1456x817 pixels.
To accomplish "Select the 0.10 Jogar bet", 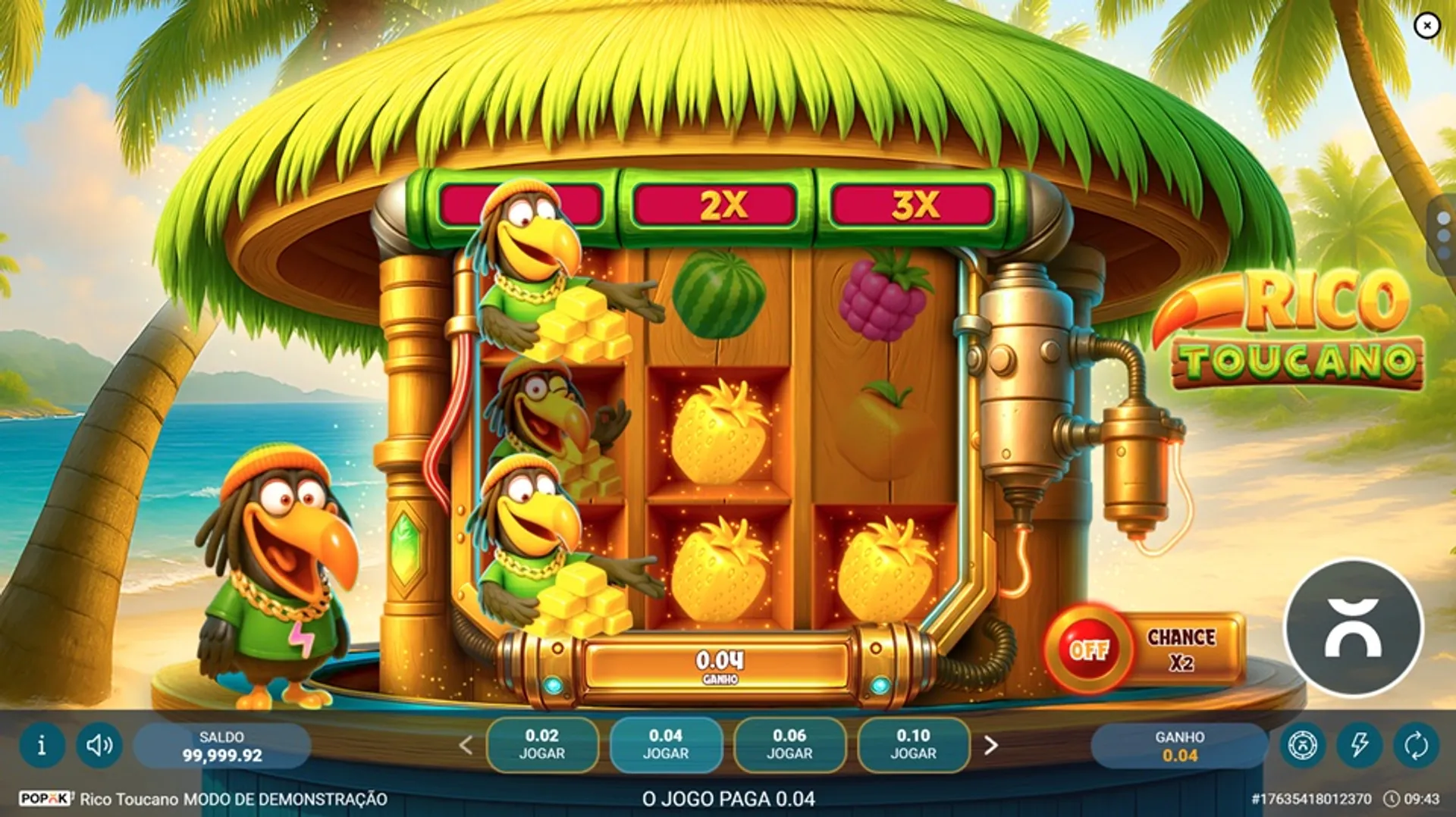I will pos(913,744).
